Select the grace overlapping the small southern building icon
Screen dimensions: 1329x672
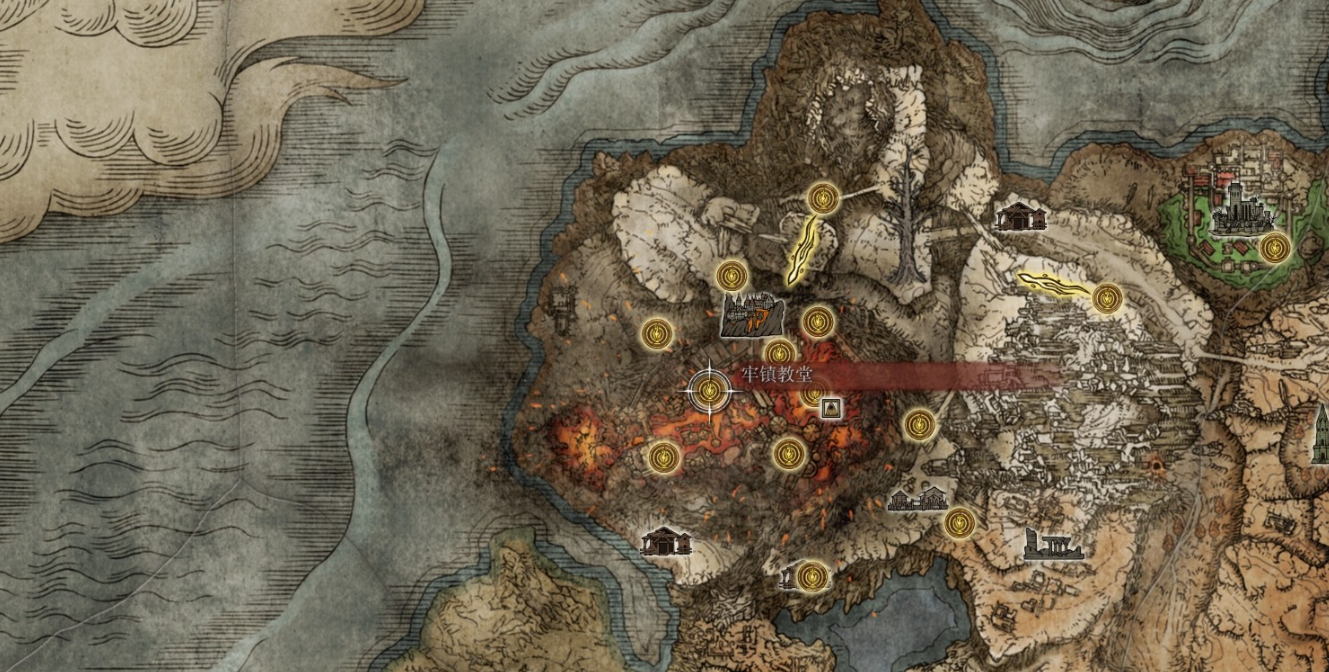pos(812,576)
